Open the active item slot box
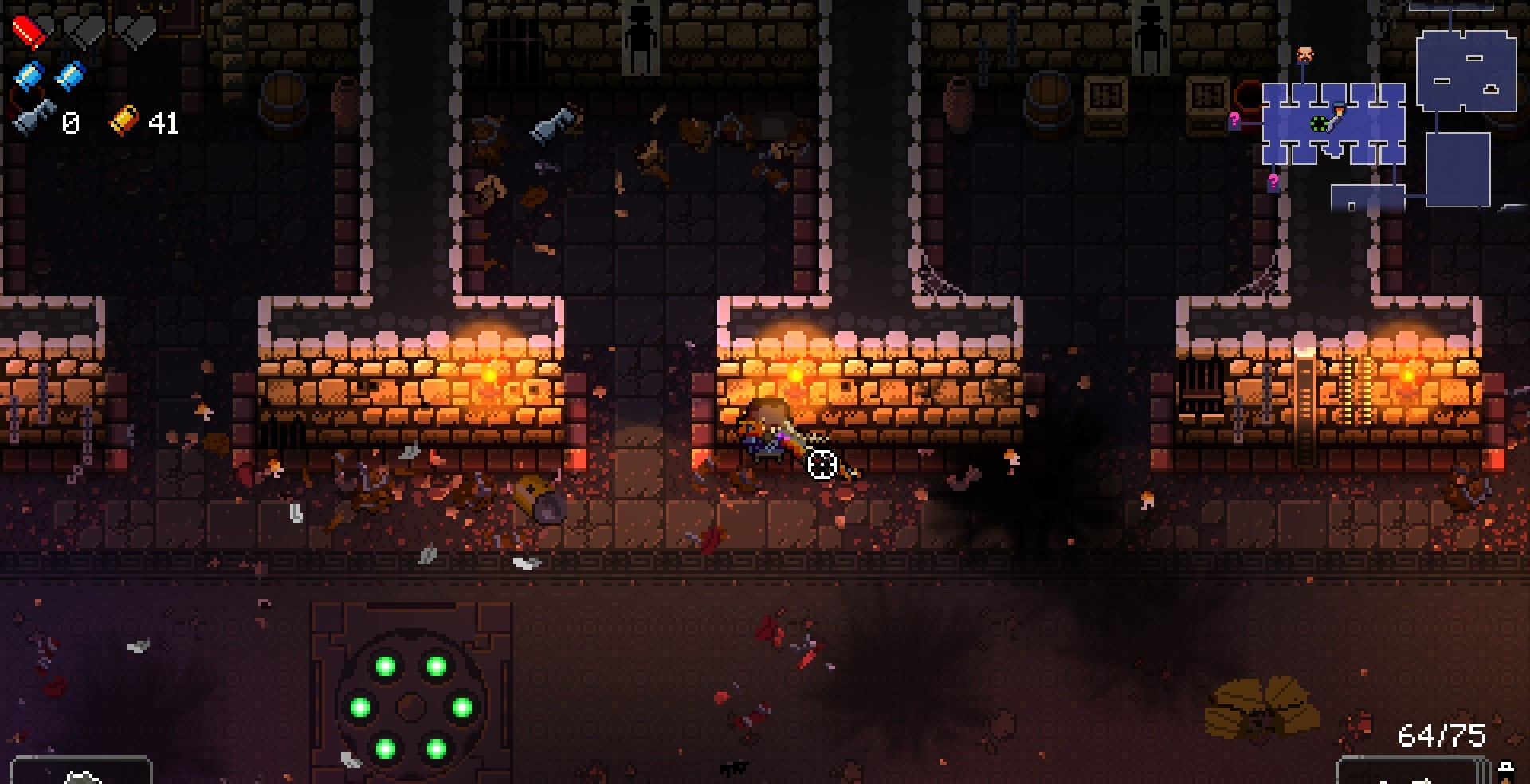Image resolution: width=1530 pixels, height=784 pixels. point(80,771)
